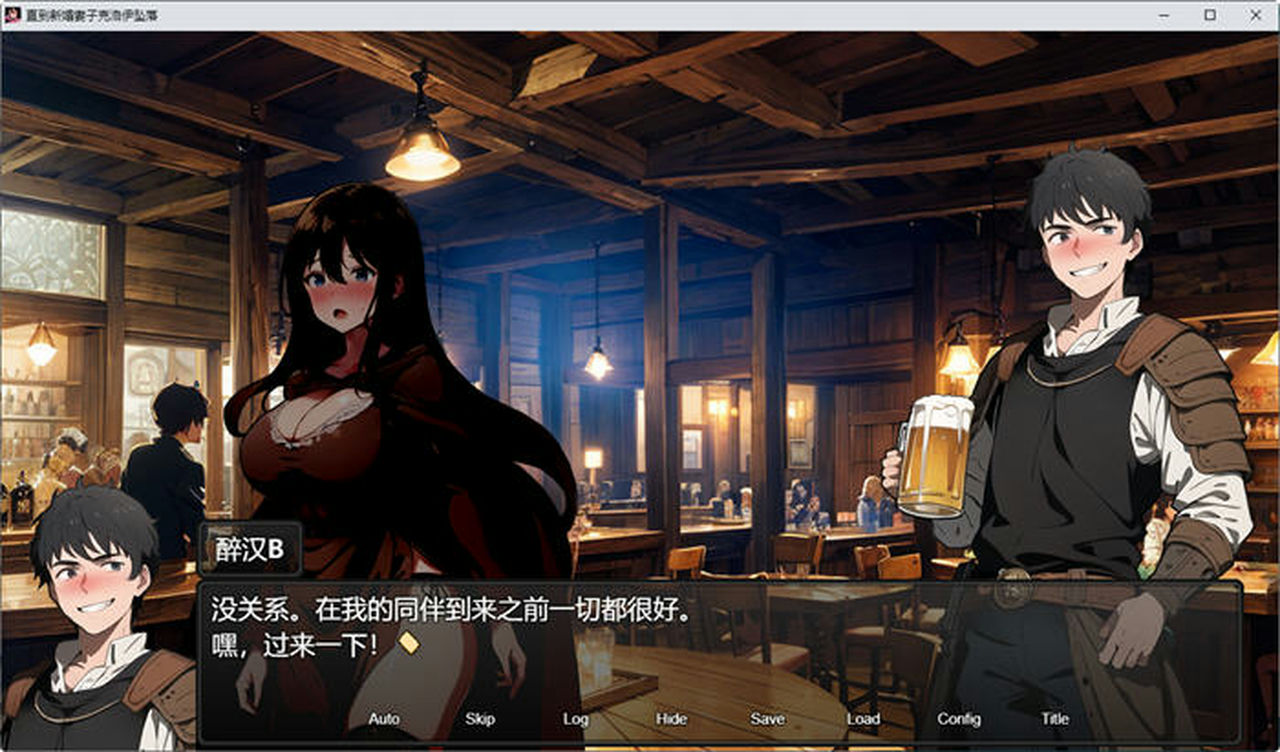Image resolution: width=1280 pixels, height=752 pixels.
Task: Toggle Auto mode for automatic text playback
Action: [383, 719]
